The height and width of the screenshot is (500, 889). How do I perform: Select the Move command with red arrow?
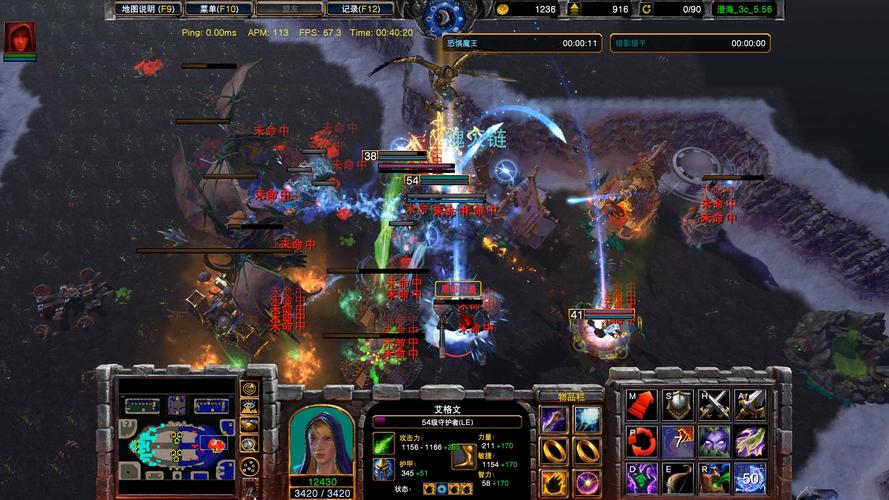[x=641, y=405]
